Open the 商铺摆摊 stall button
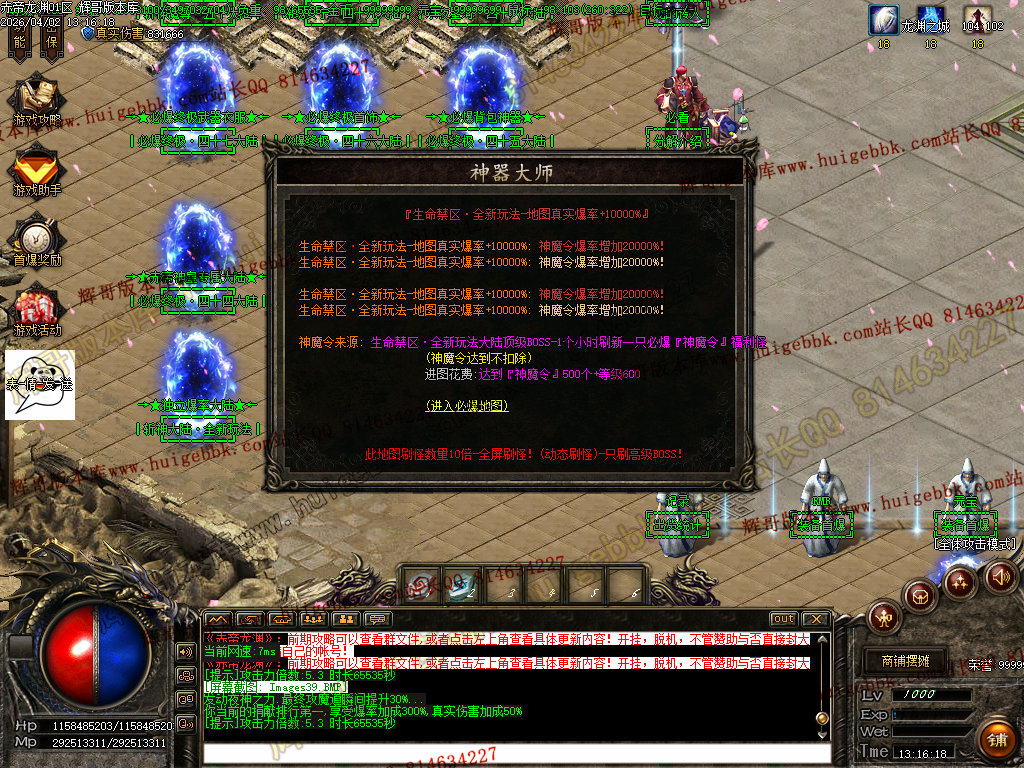 point(905,661)
